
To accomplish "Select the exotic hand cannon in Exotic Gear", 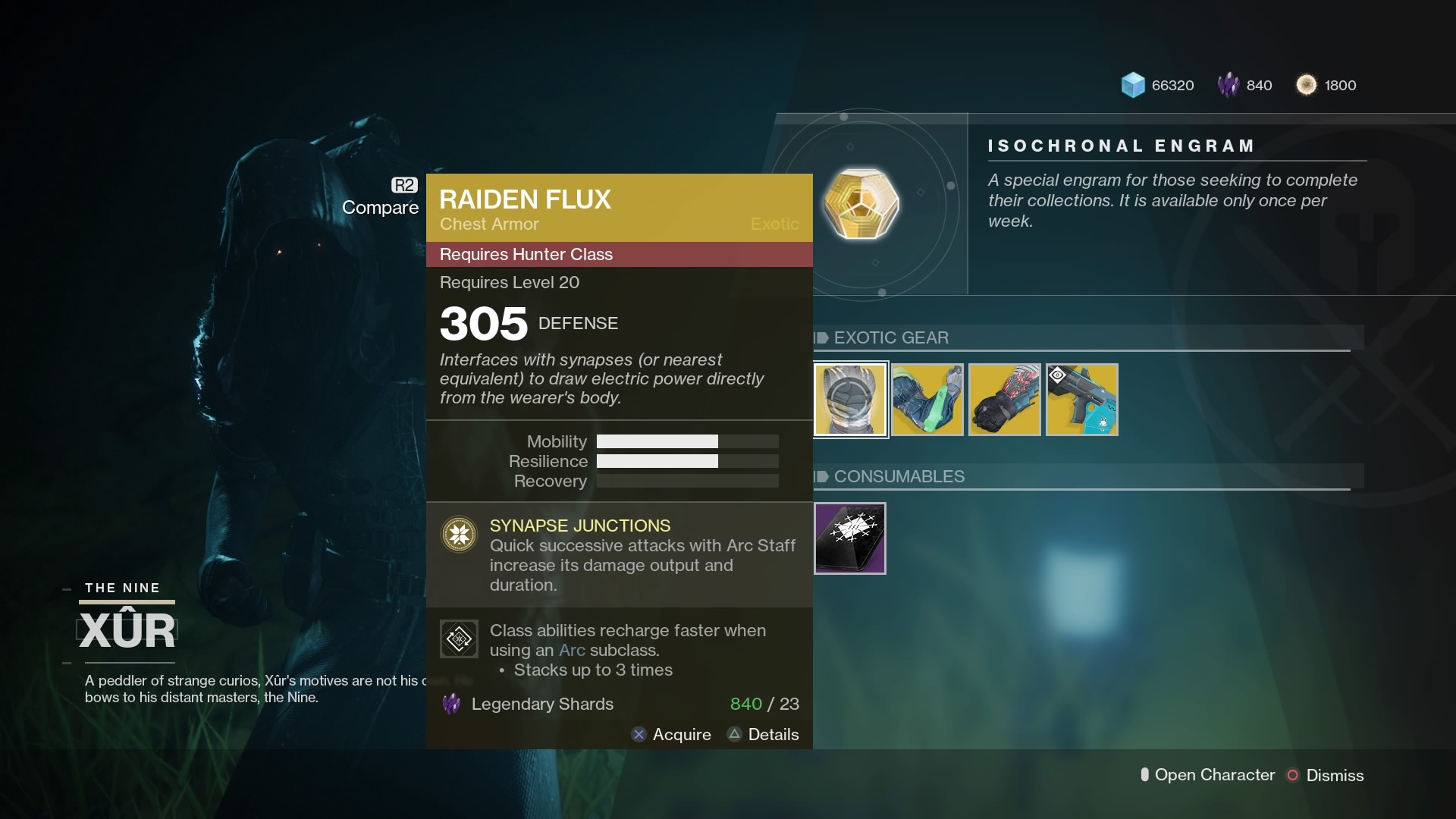I will click(x=1081, y=400).
